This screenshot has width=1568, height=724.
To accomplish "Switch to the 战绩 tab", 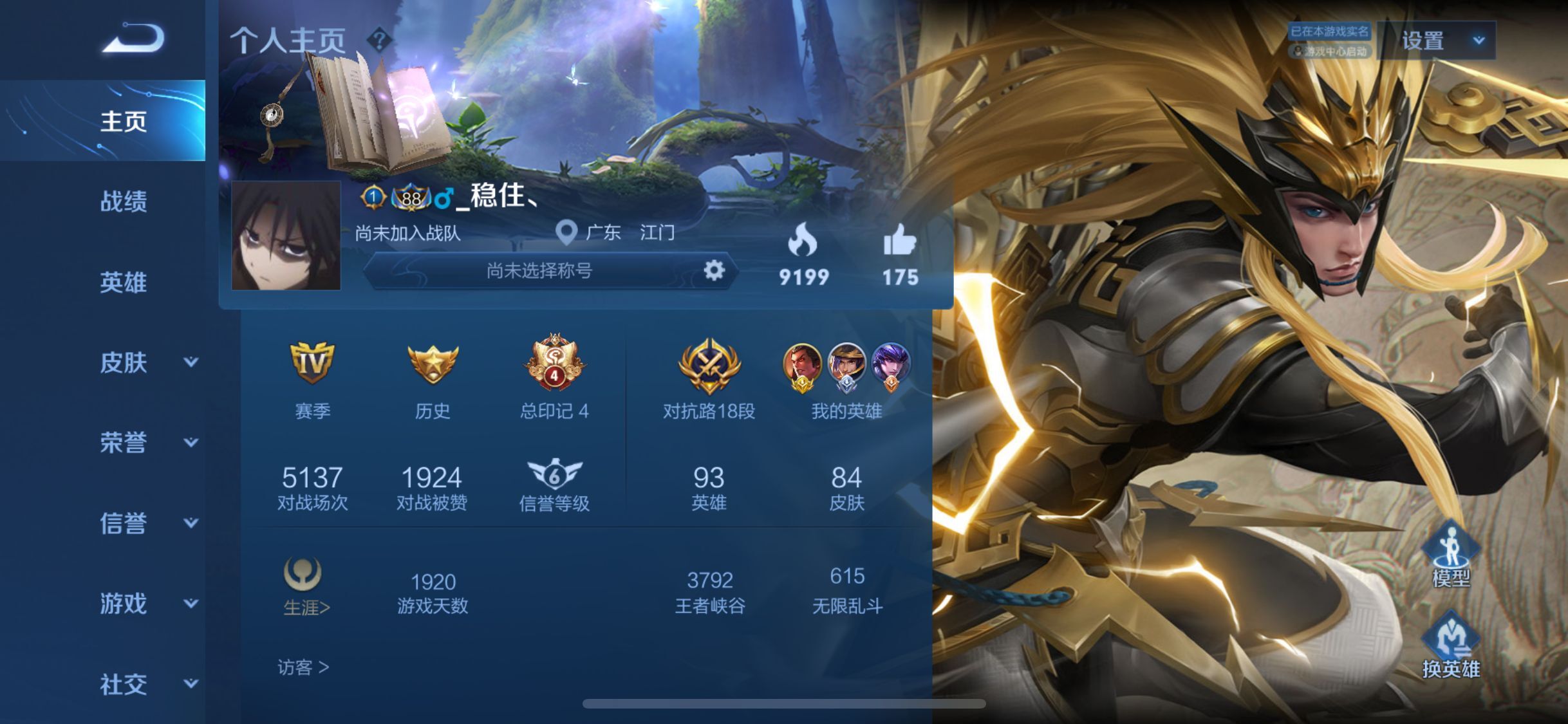I will (x=123, y=201).
